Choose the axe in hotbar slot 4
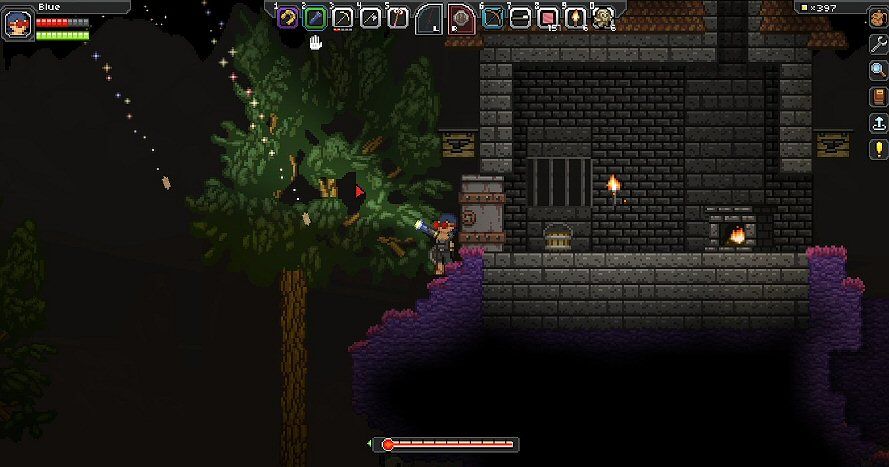 [370, 17]
